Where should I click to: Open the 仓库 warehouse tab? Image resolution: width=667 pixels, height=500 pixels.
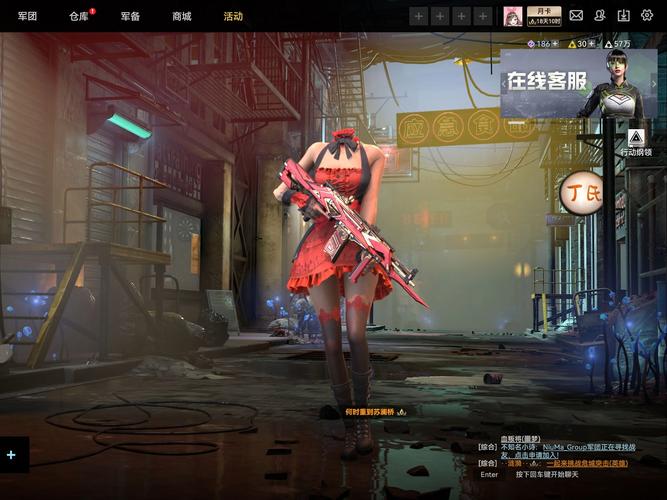click(79, 16)
